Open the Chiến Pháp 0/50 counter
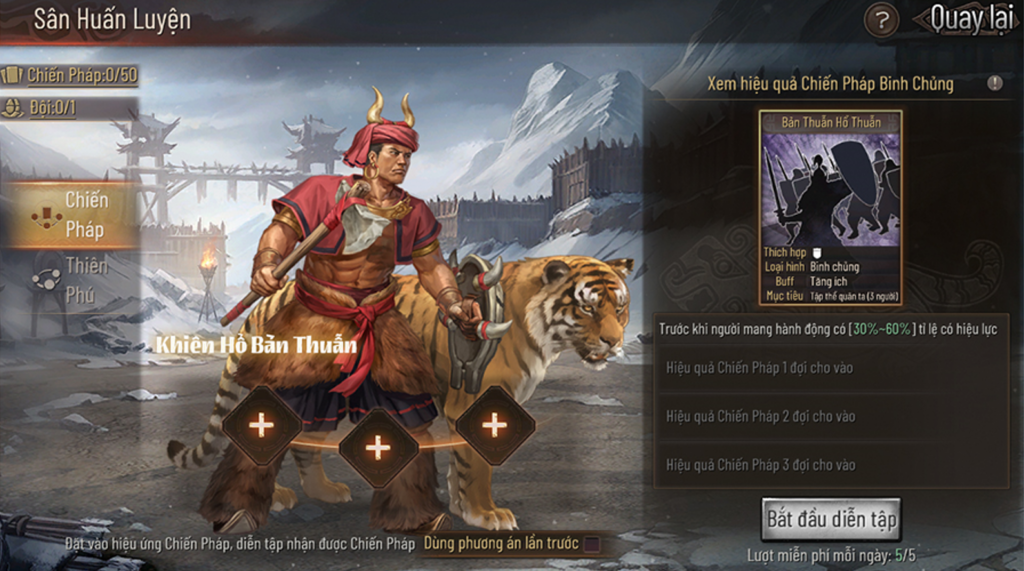Viewport: 1024px width, 571px height. [70, 75]
